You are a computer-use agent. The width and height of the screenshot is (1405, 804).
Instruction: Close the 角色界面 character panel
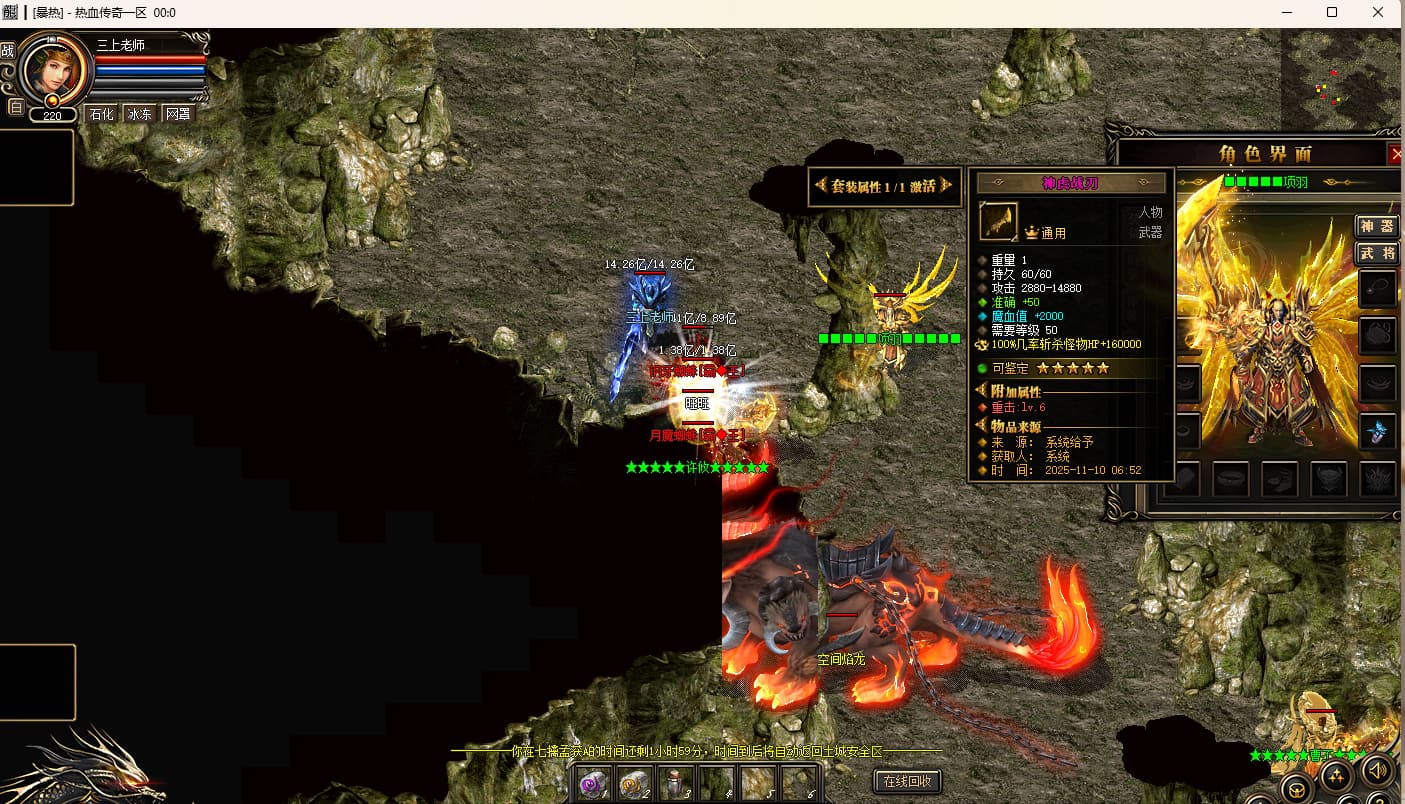tap(1396, 154)
